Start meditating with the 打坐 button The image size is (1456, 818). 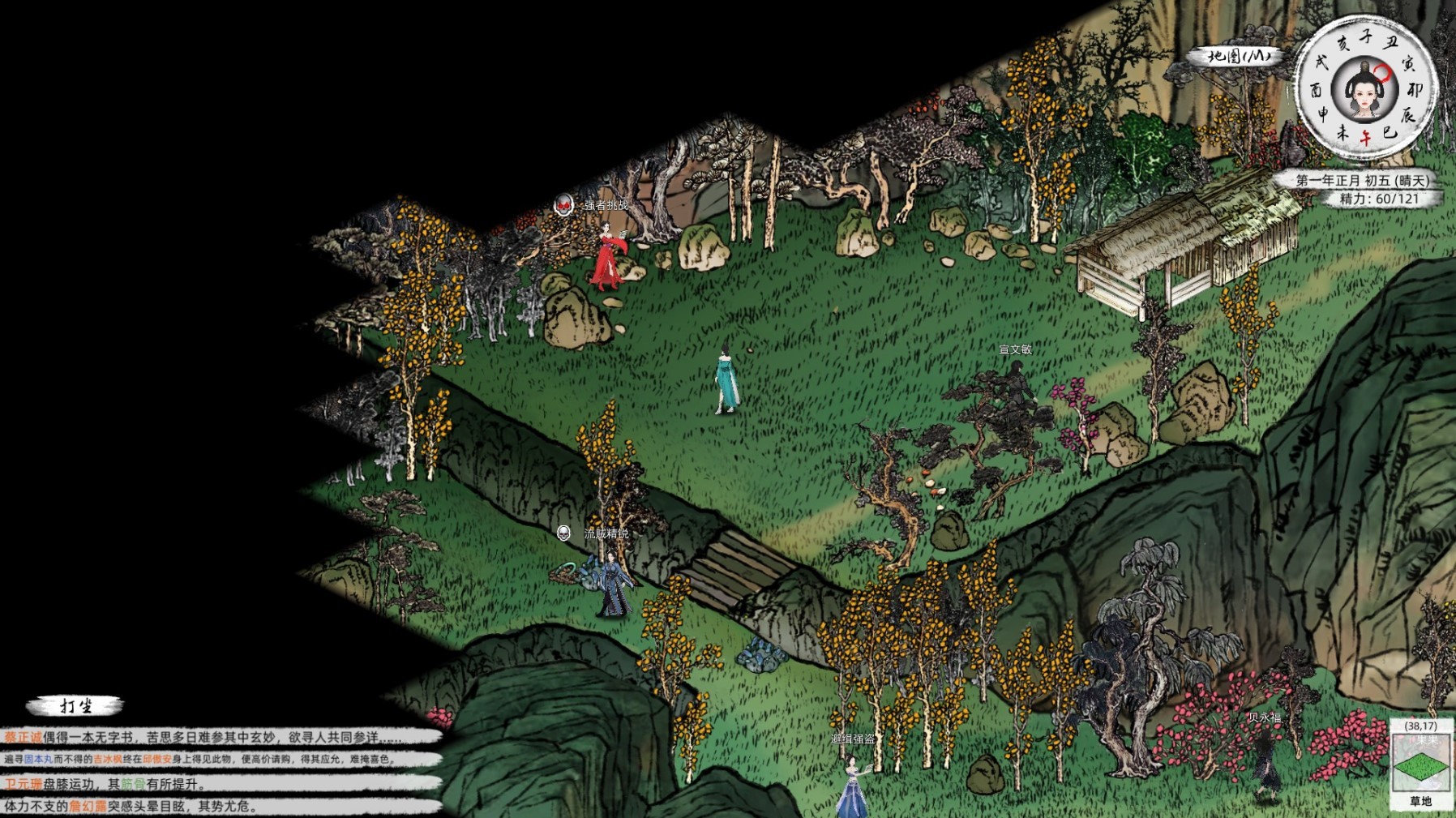(75, 706)
